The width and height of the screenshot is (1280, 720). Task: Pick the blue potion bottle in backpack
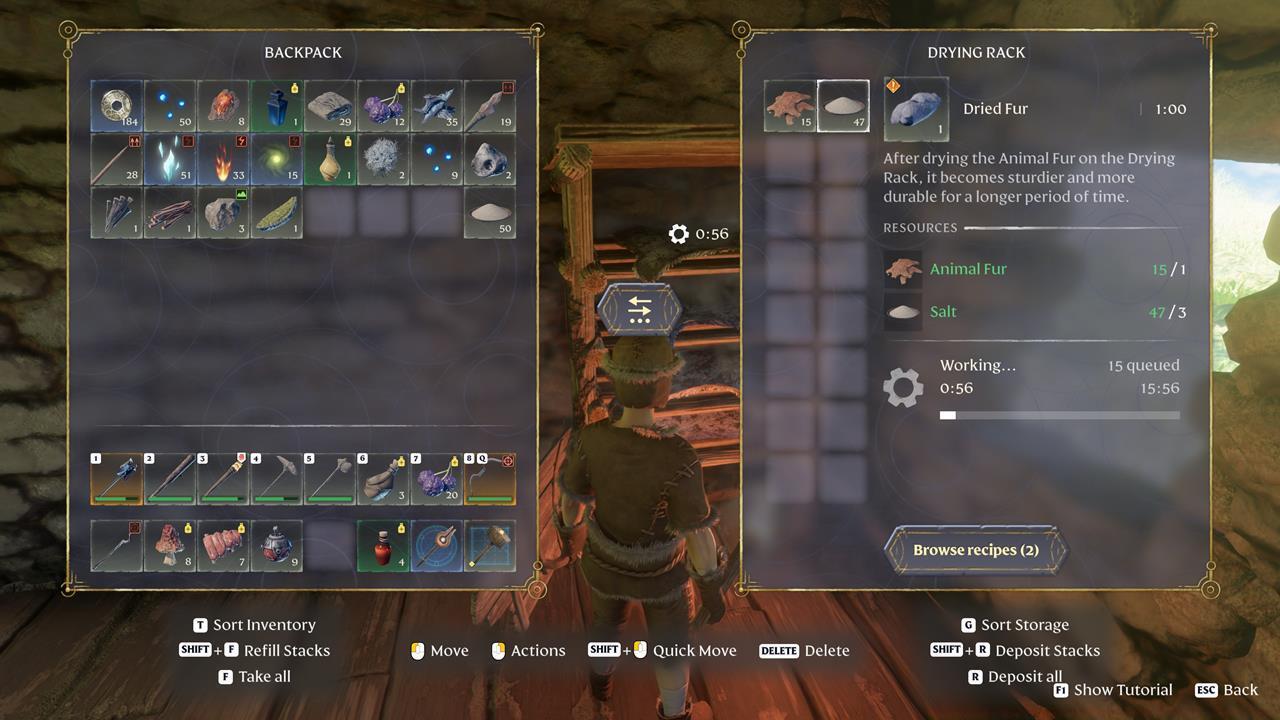point(276,106)
